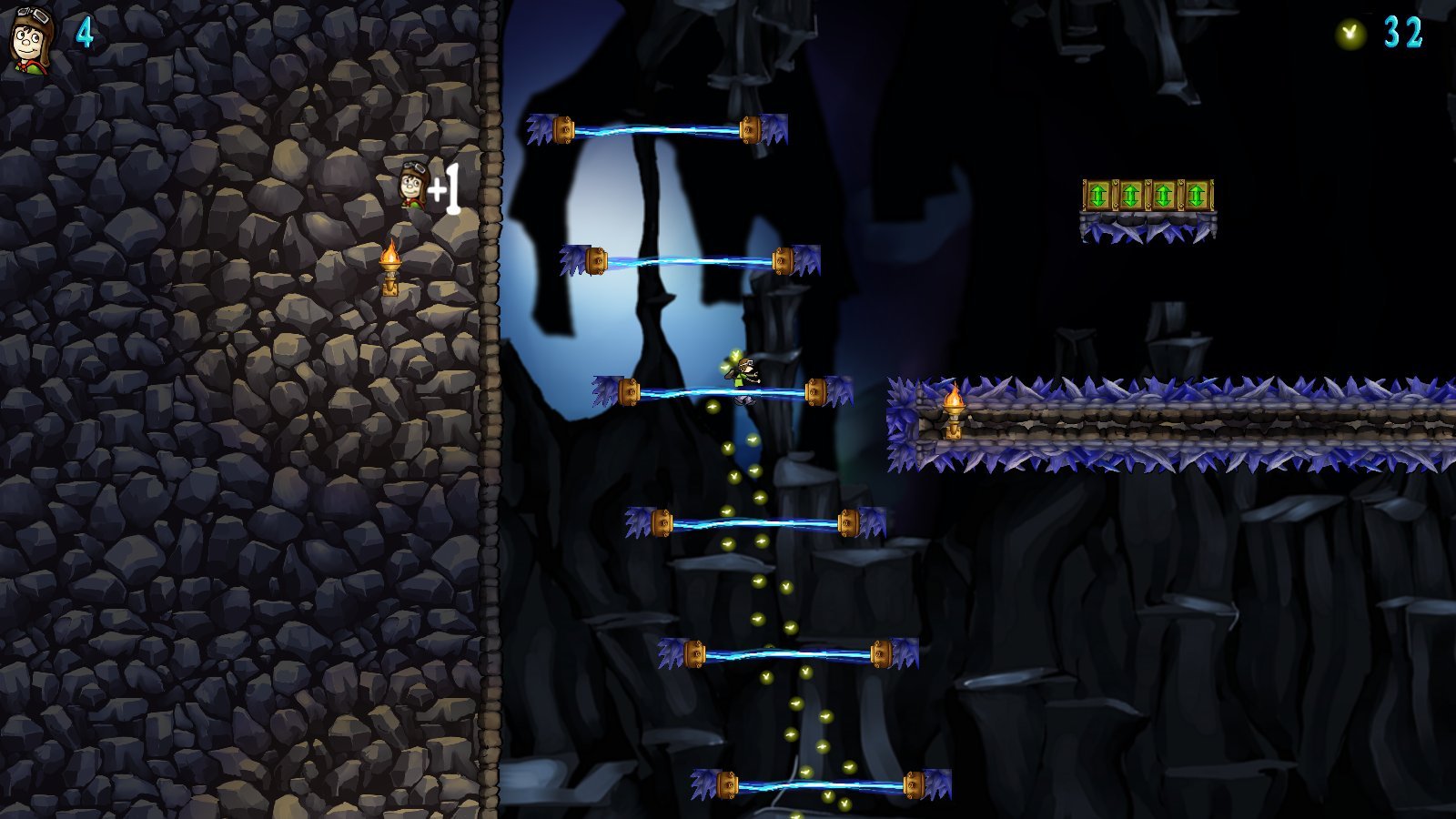Click the second green arrow block
Image resolution: width=1456 pixels, height=819 pixels.
(1133, 196)
